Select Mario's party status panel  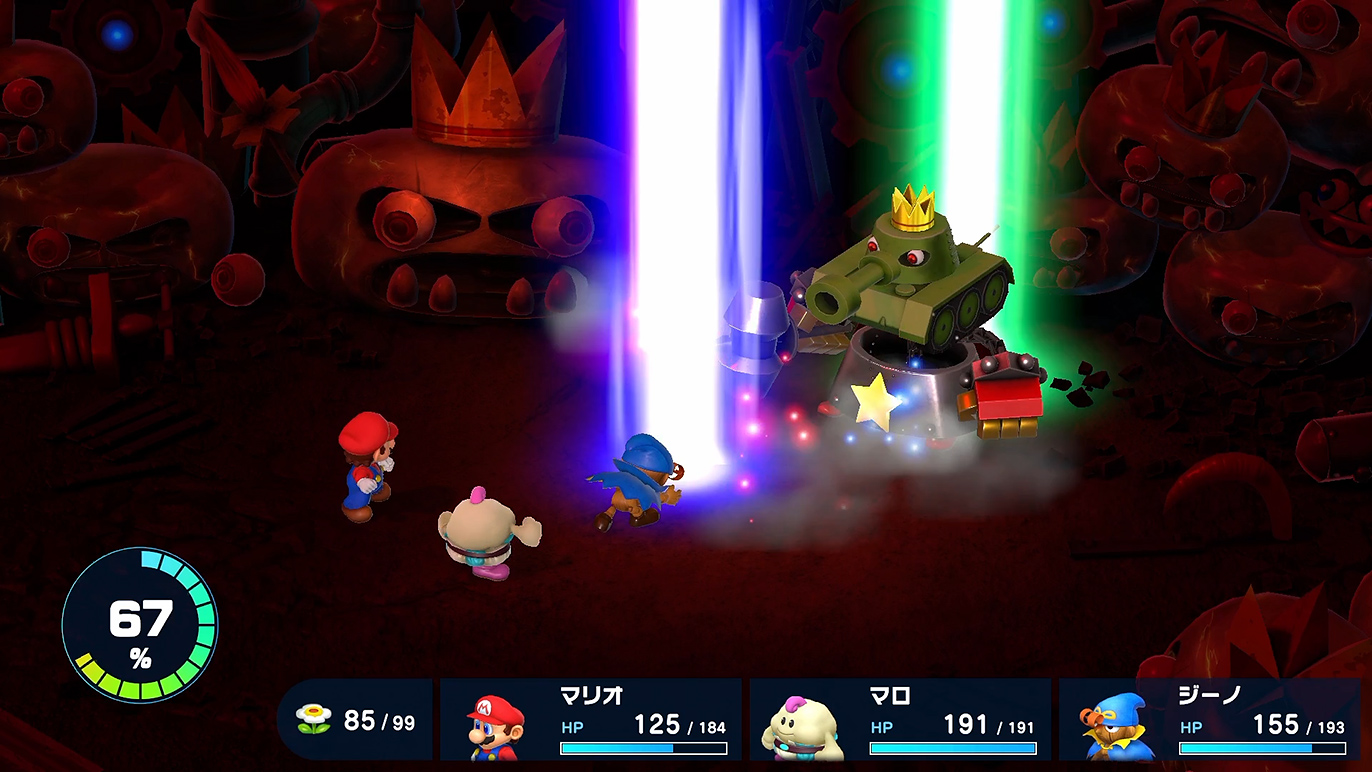[590, 720]
